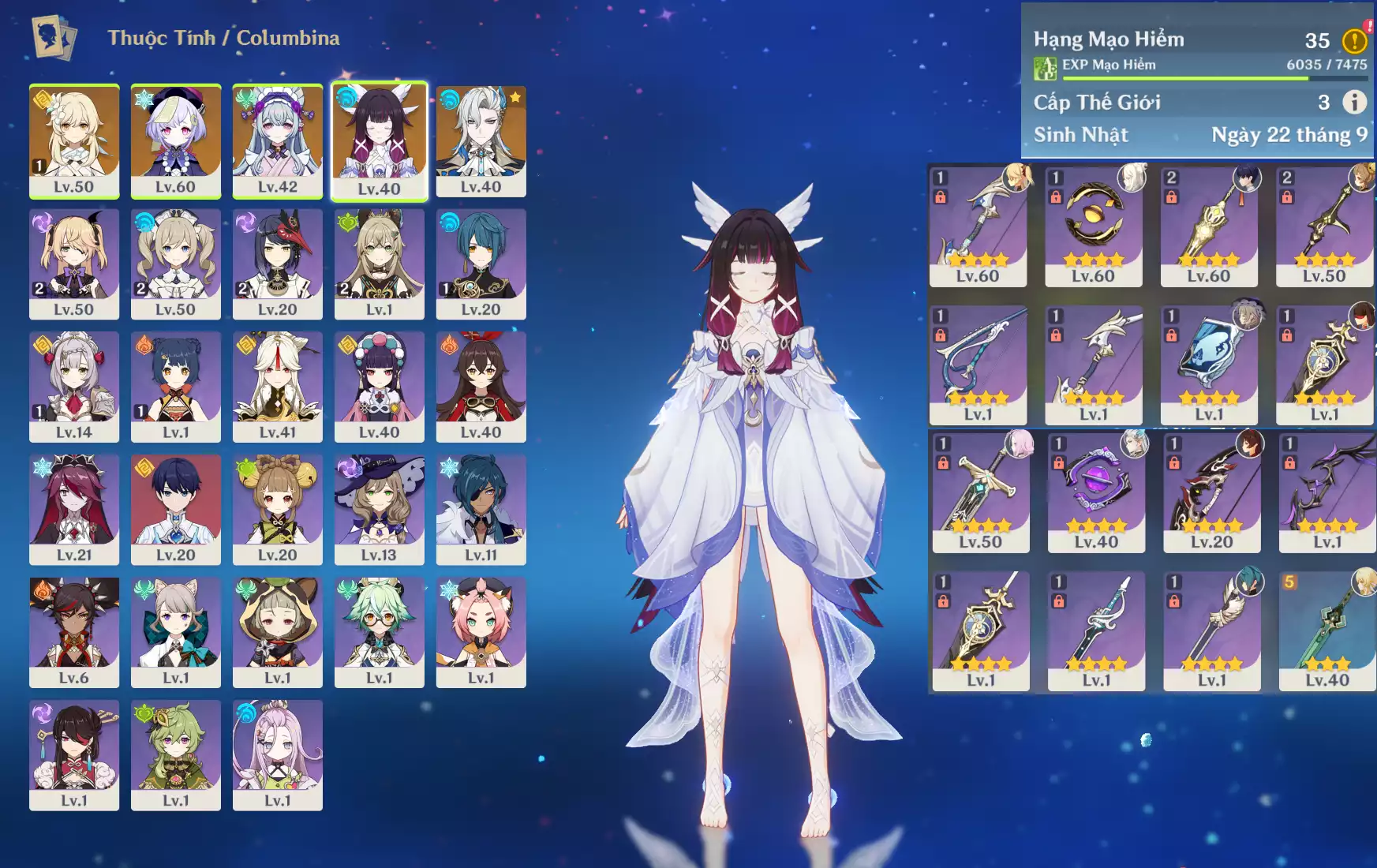Pick Lisa's Lv.13 character portrait
The width and height of the screenshot is (1377, 868).
pyautogui.click(x=380, y=509)
